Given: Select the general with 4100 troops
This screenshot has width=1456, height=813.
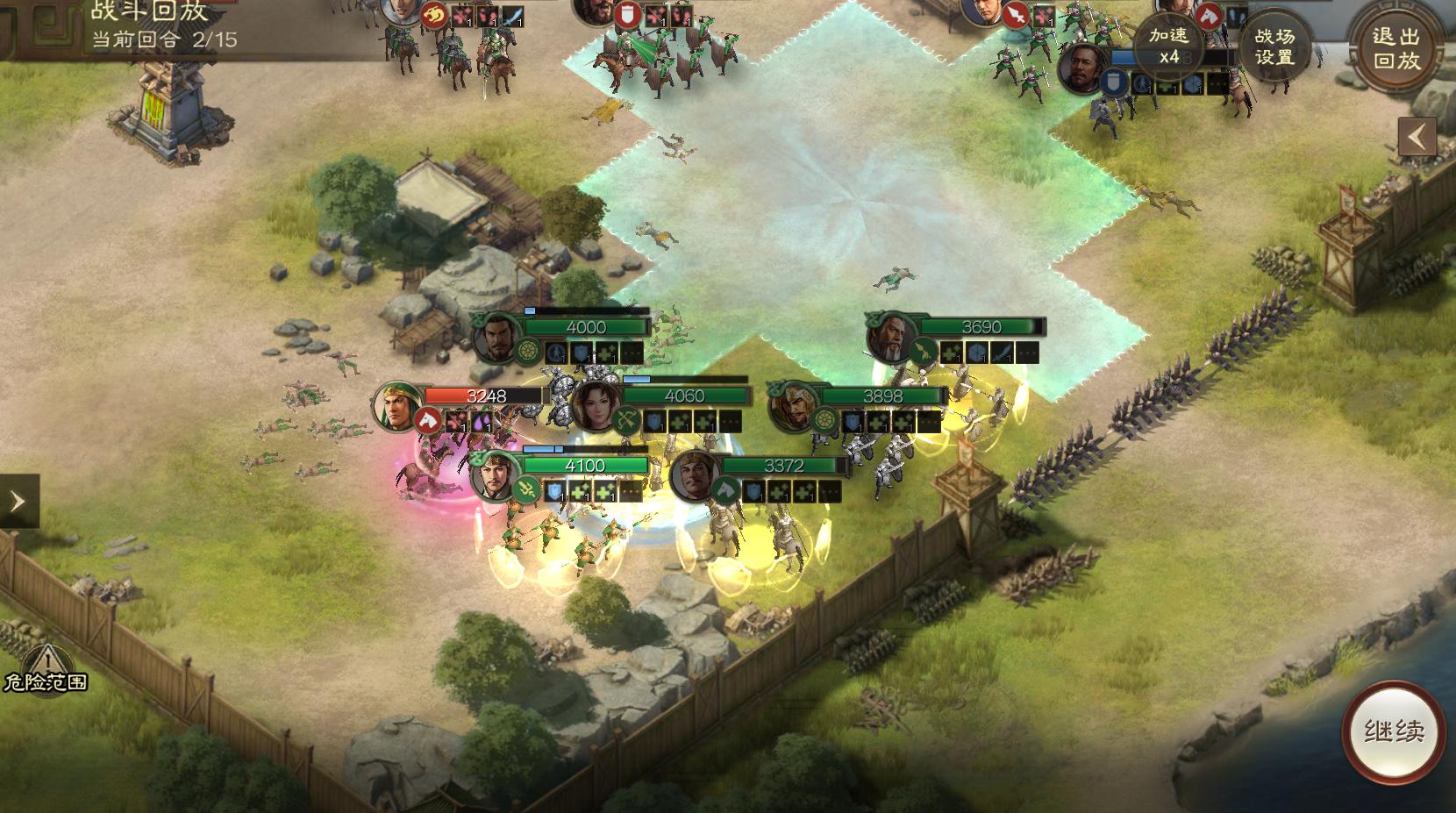Looking at the screenshot, I should point(496,476).
